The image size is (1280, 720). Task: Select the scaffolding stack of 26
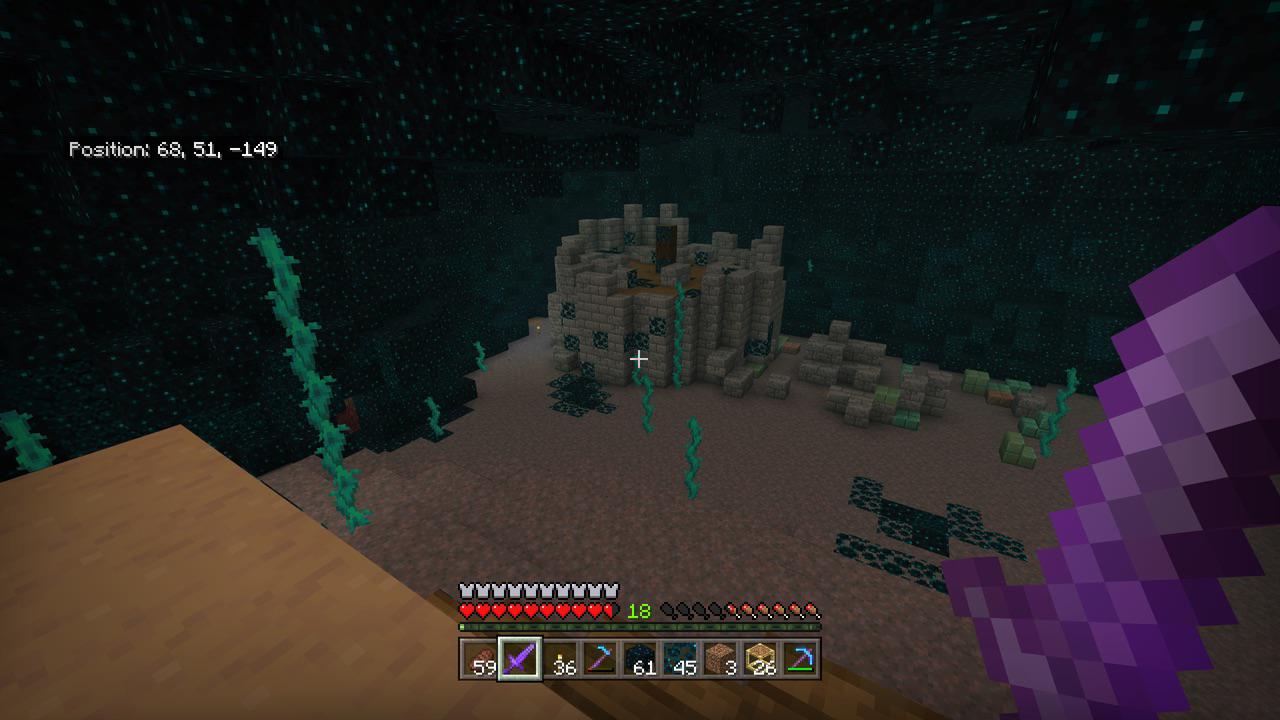point(760,659)
